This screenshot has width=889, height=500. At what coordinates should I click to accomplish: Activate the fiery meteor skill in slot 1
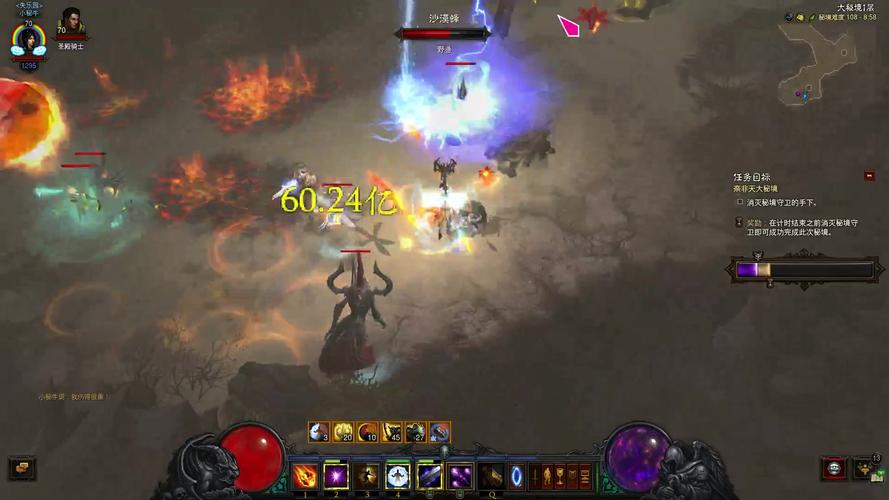pyautogui.click(x=305, y=476)
